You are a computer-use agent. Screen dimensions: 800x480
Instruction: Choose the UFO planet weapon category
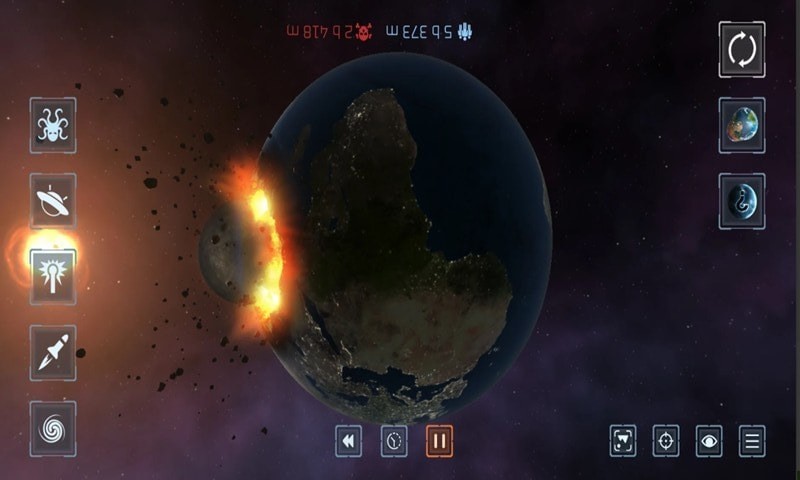(52, 200)
